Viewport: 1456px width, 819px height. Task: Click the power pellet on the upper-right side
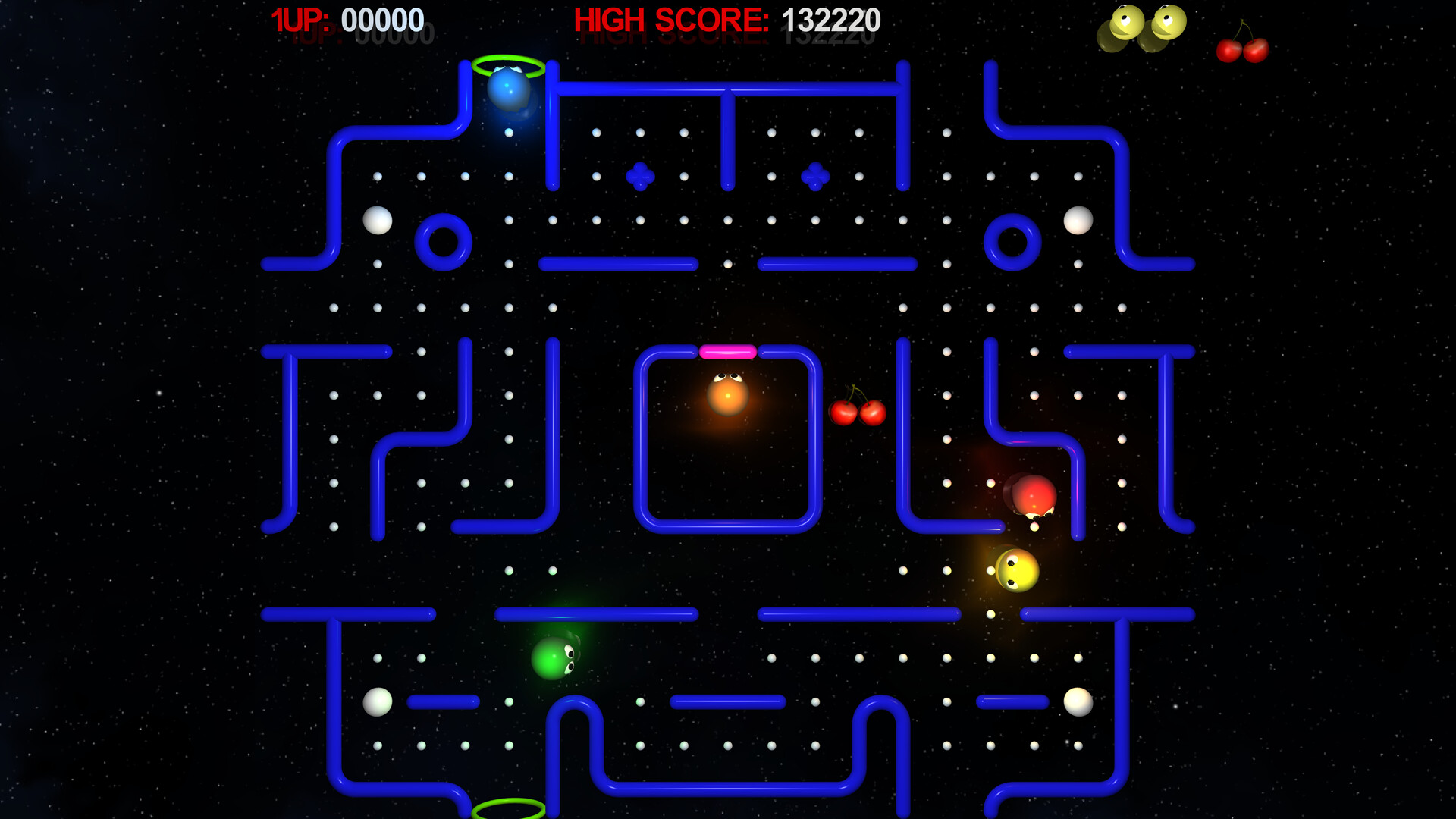tap(1078, 220)
